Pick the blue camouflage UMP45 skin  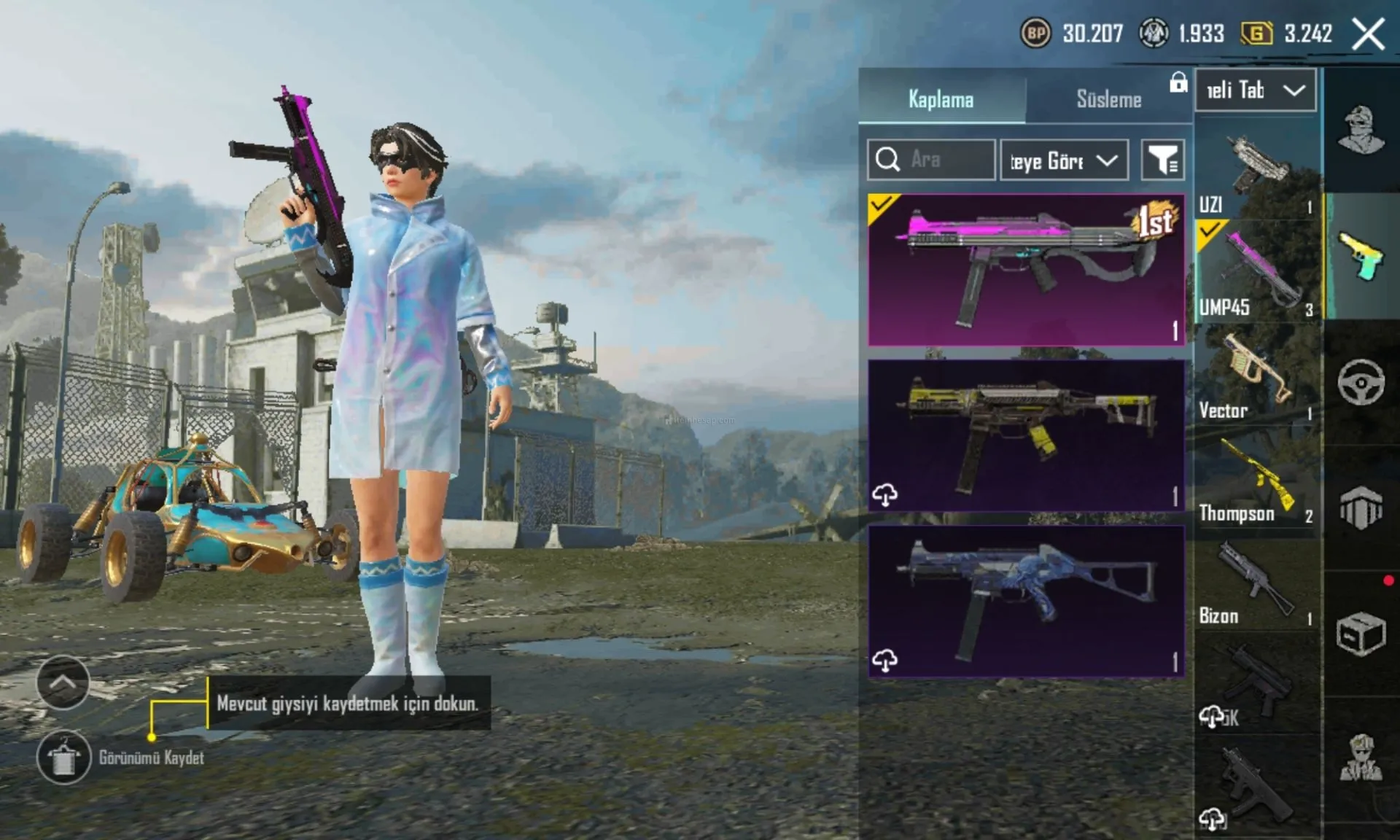click(1026, 601)
